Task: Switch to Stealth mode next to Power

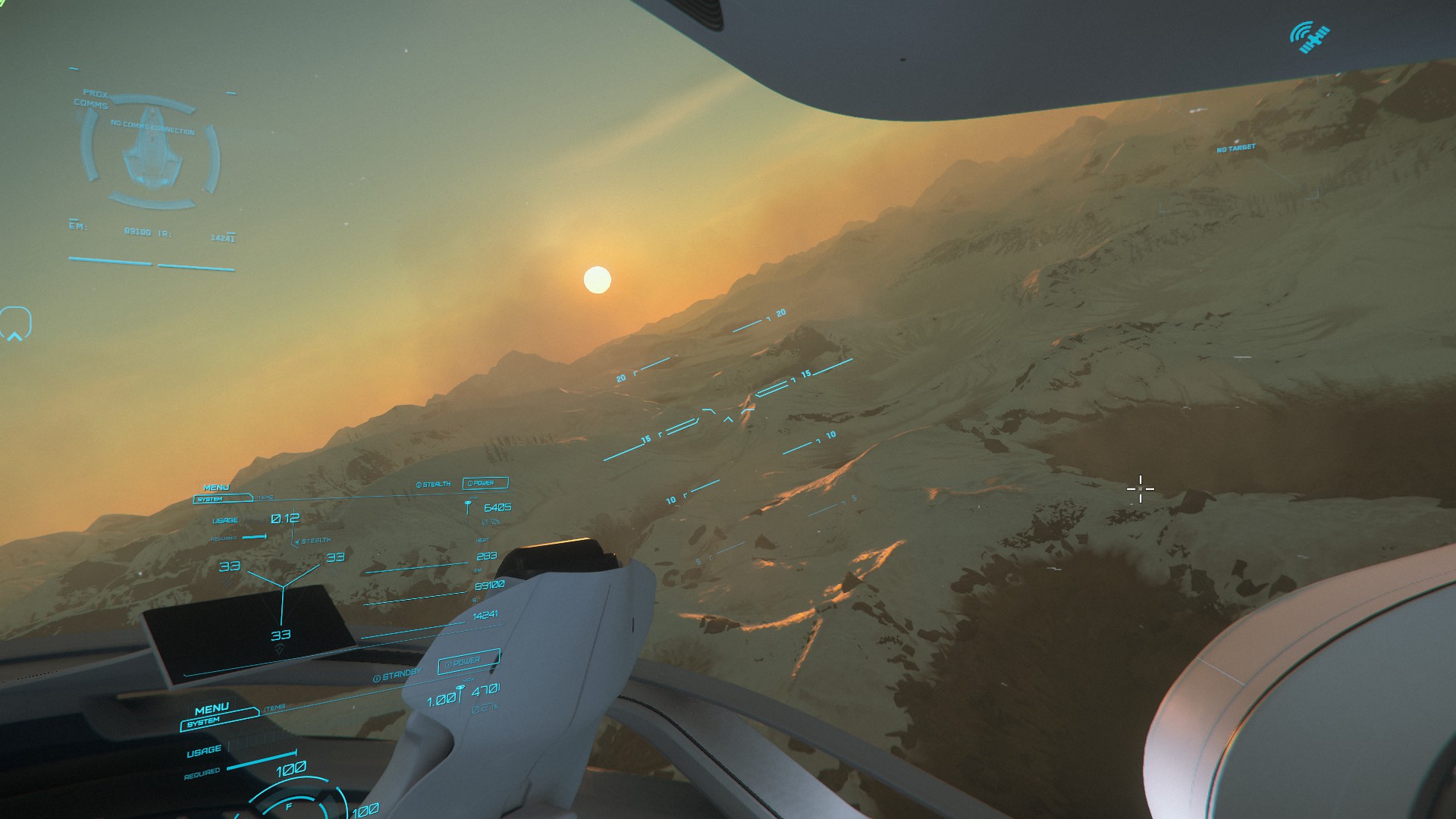Action: point(433,484)
